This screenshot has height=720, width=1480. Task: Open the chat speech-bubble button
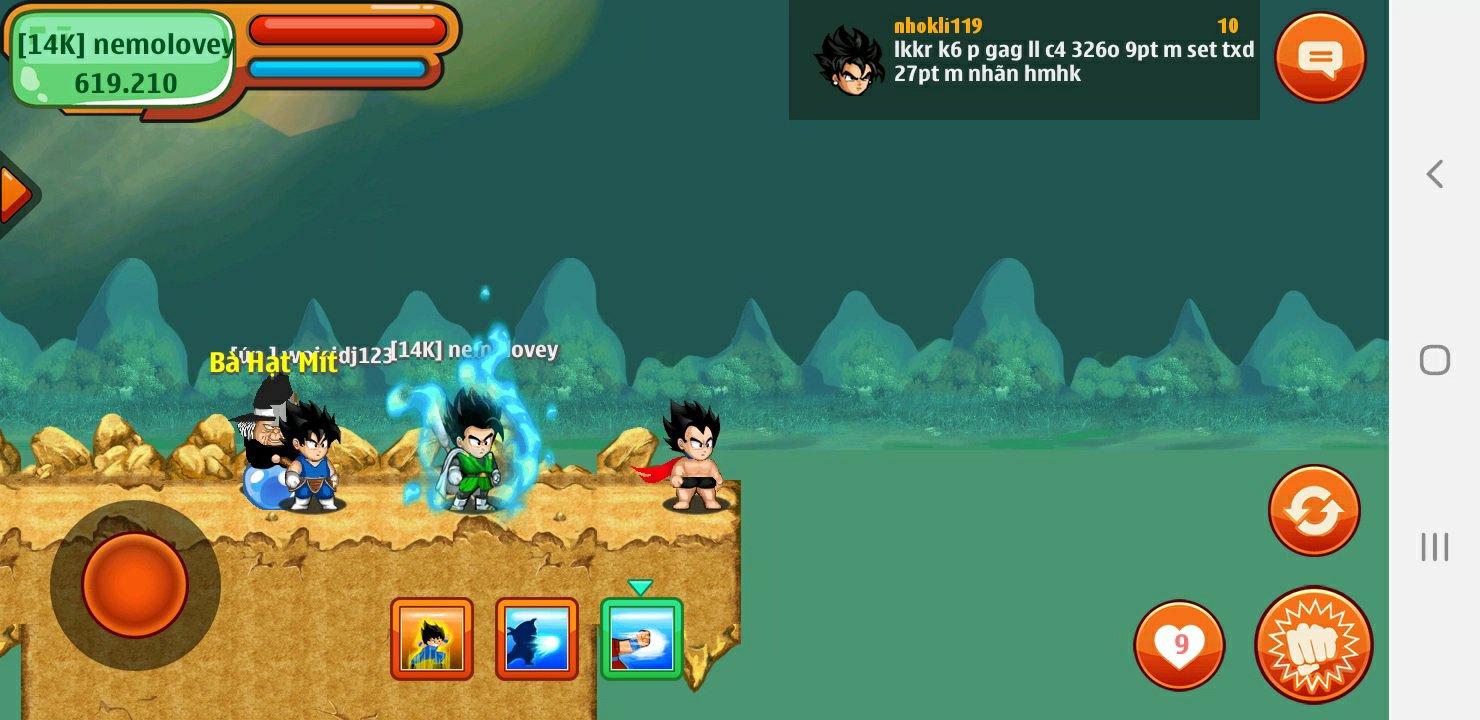coord(1320,57)
